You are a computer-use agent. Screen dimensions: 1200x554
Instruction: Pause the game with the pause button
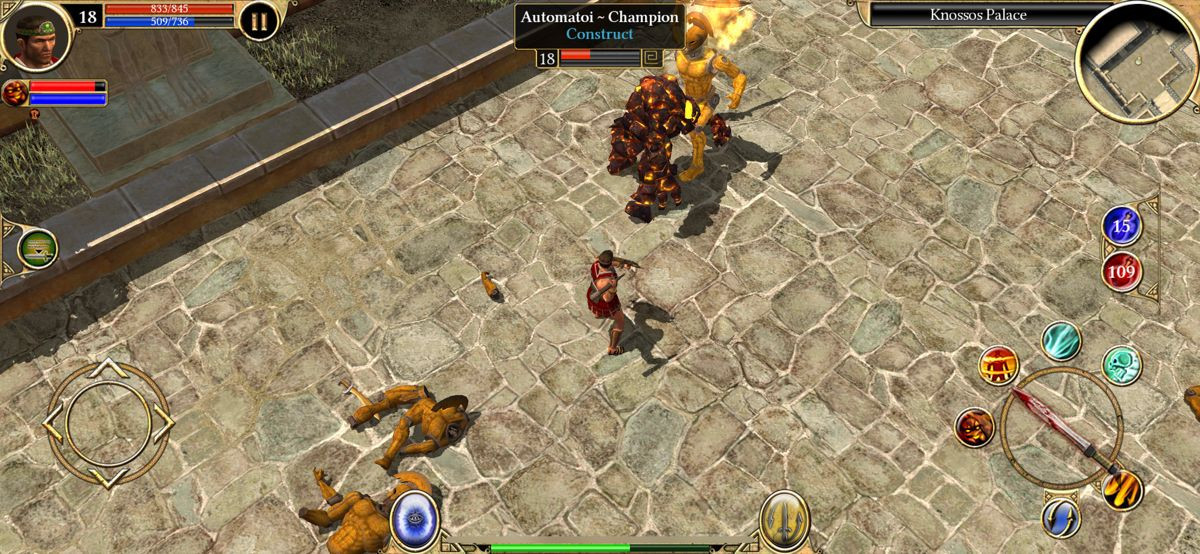[x=258, y=21]
